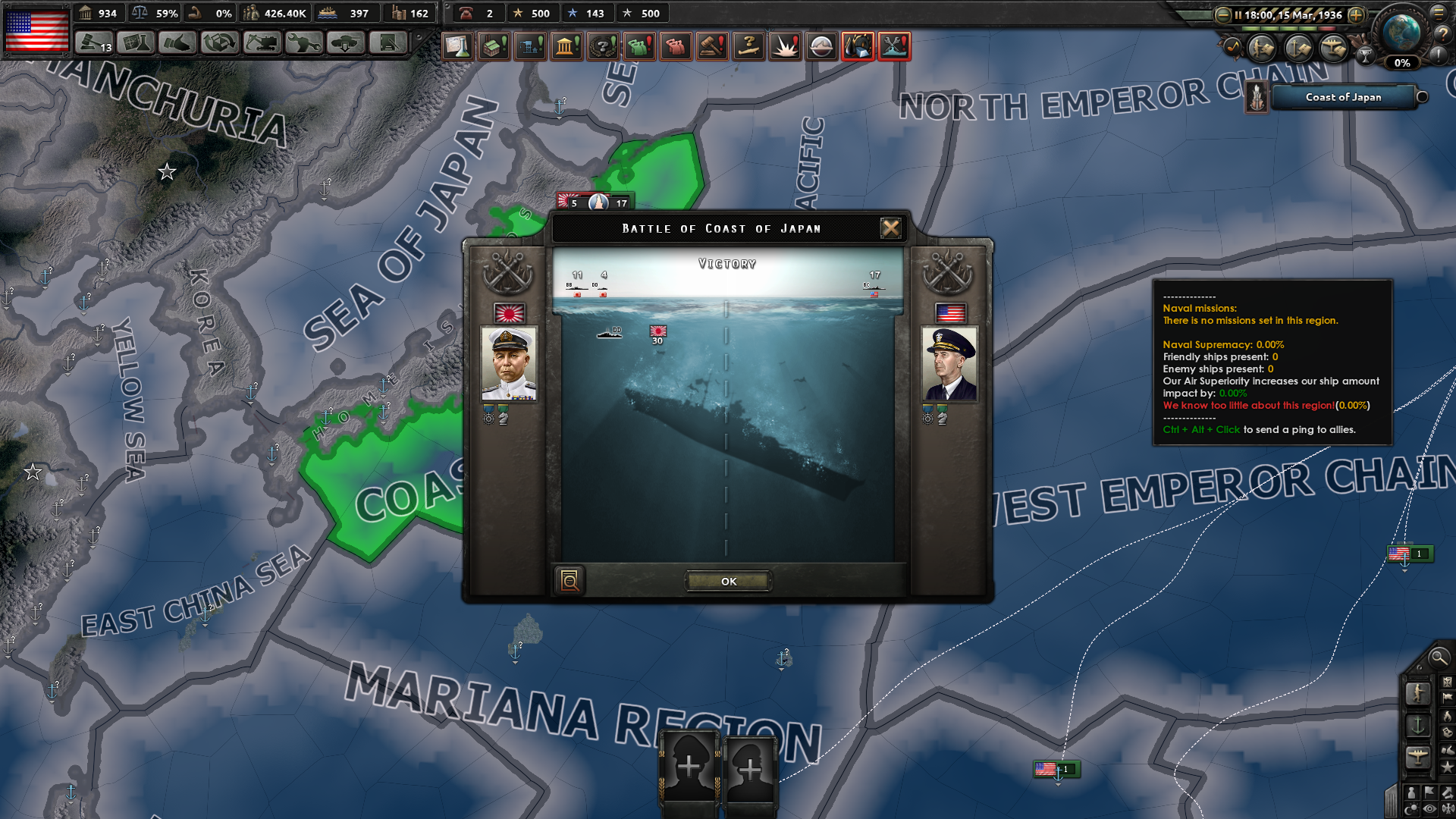
Task: Open the construction alert icon
Action: pyautogui.click(x=529, y=46)
